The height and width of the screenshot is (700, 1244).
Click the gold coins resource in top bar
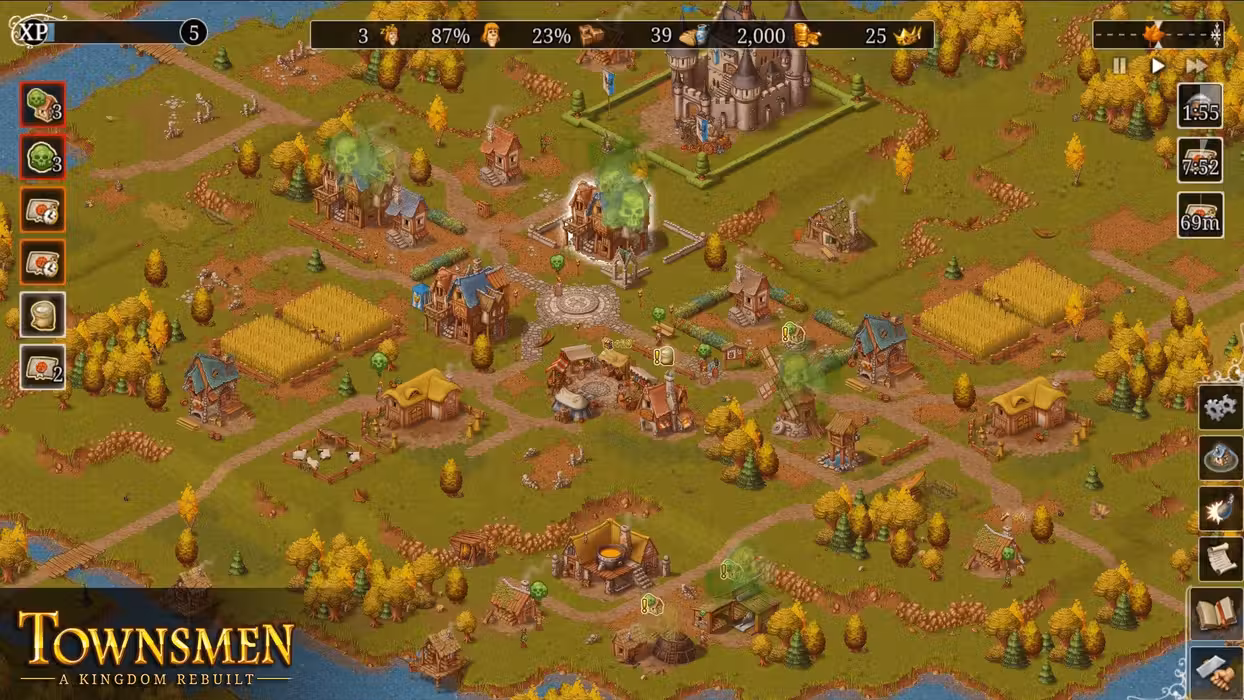[807, 36]
